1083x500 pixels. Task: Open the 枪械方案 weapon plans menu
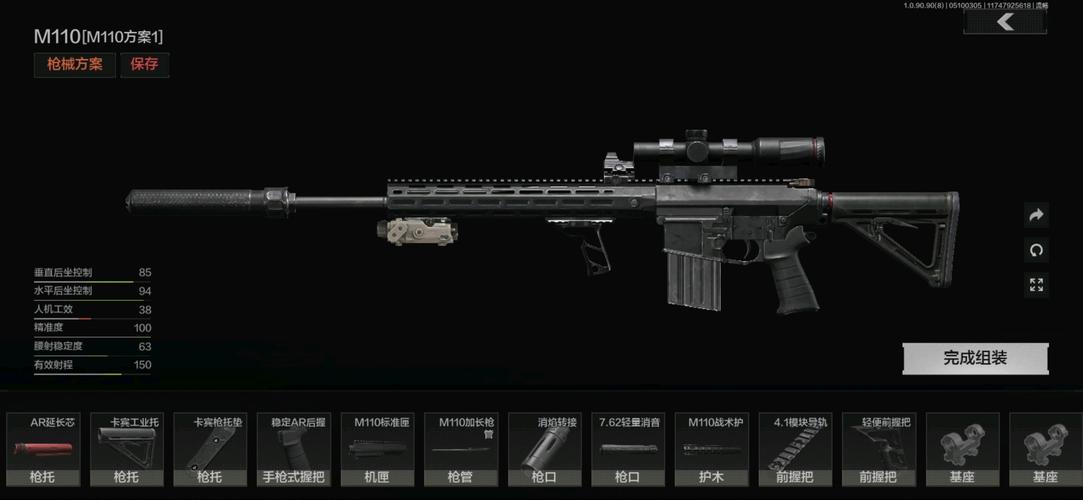point(75,65)
